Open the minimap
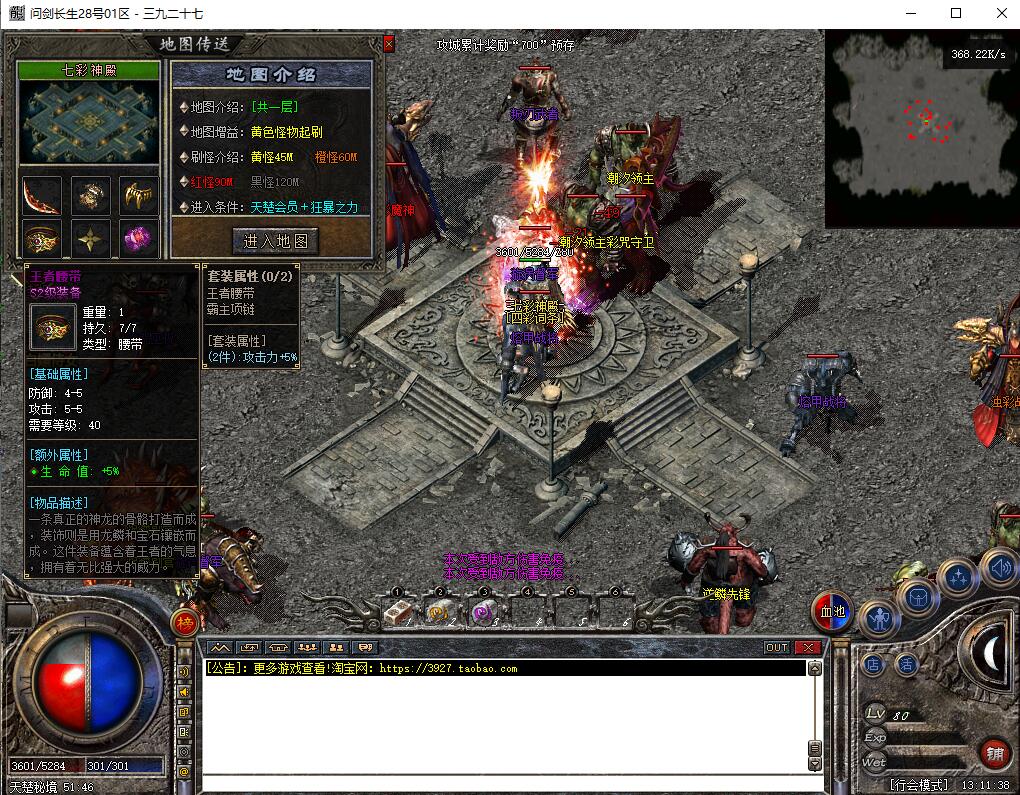Screen dimensions: 1020x795 tap(921, 128)
